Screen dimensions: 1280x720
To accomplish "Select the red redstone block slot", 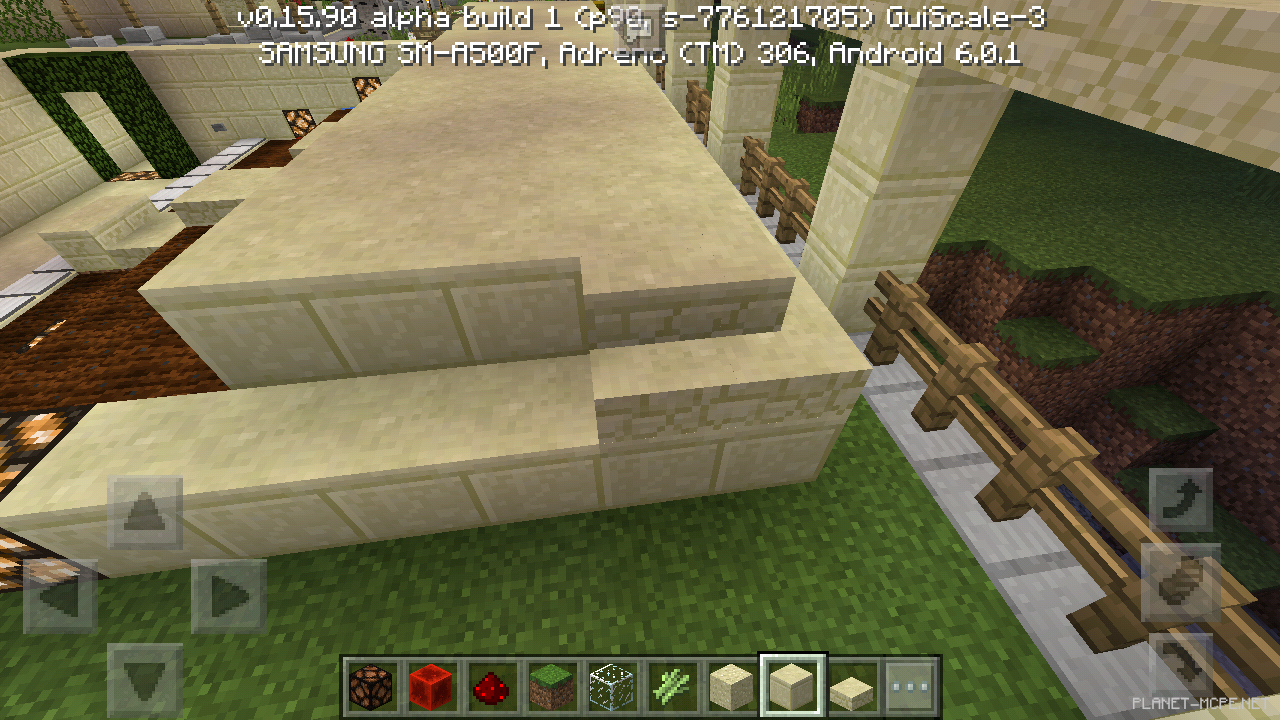I will (431, 687).
